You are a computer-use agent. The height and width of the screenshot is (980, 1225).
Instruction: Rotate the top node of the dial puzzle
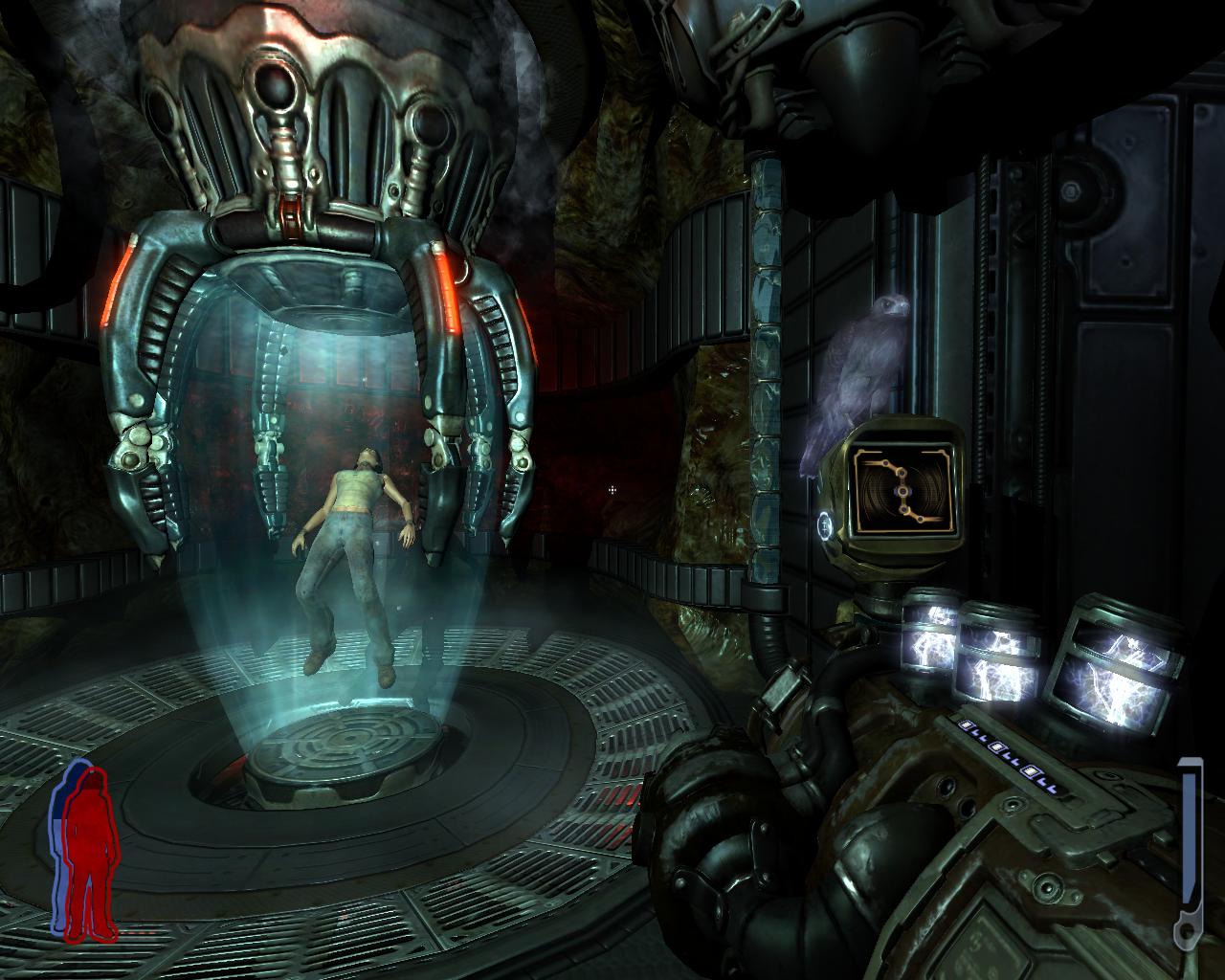click(886, 461)
